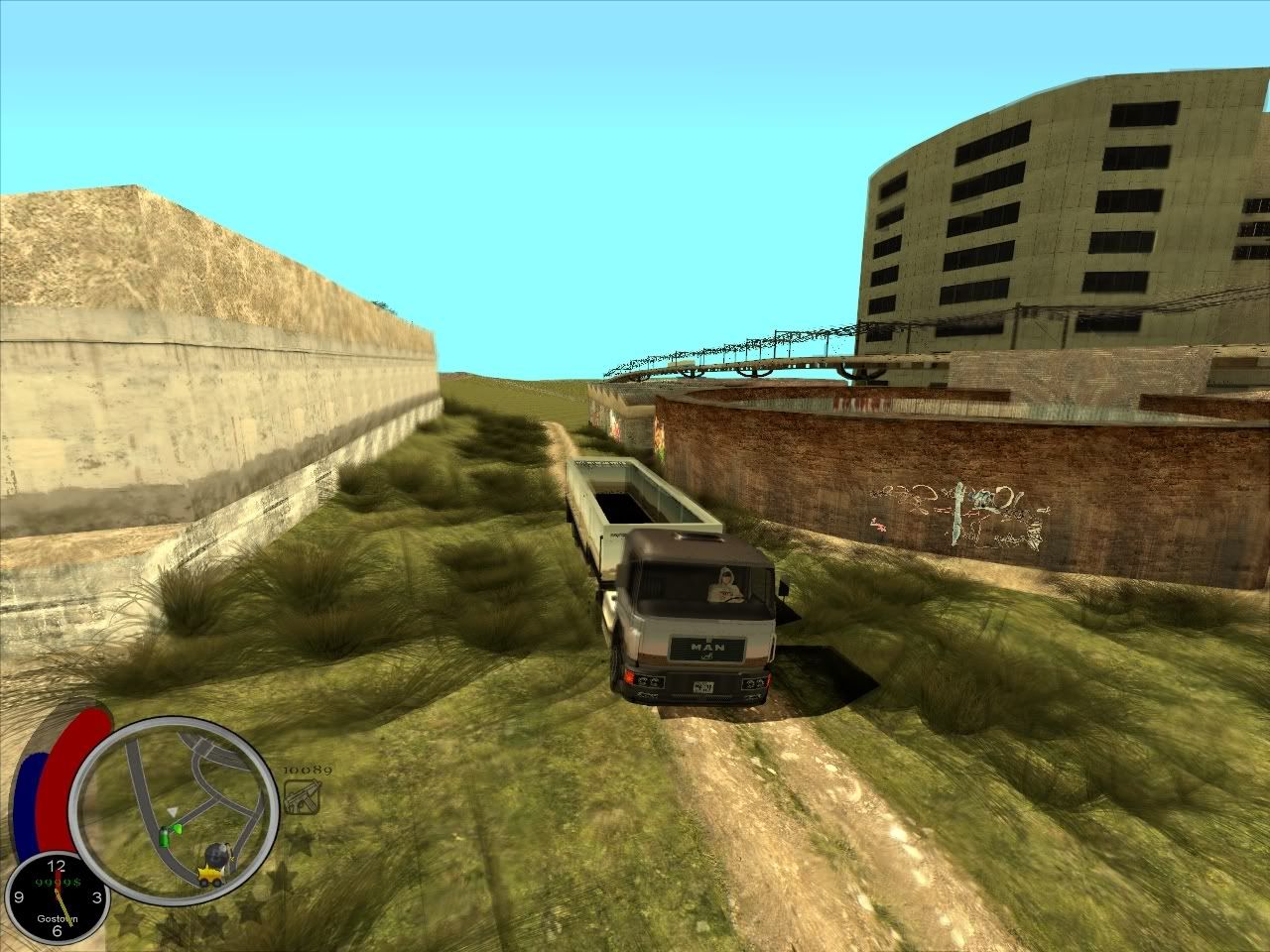Click the green bottle pickup blip on radar

[x=166, y=836]
